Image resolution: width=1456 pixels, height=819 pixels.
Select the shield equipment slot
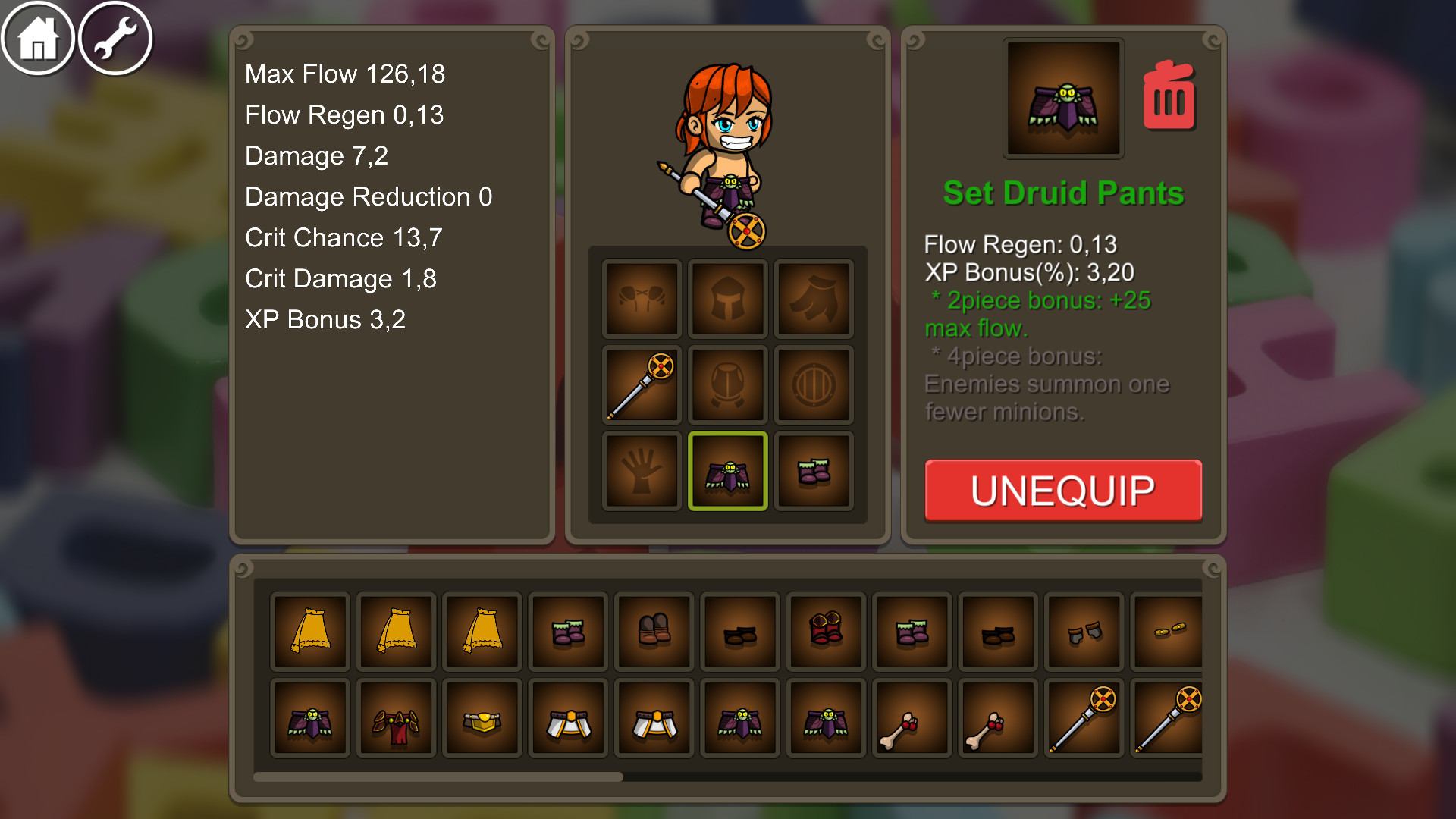813,384
